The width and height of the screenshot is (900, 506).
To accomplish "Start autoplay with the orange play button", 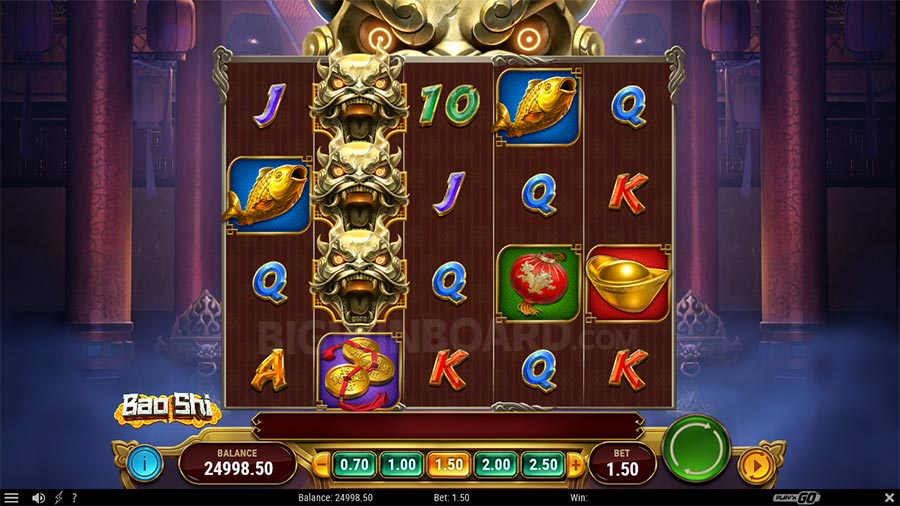I will [x=754, y=465].
